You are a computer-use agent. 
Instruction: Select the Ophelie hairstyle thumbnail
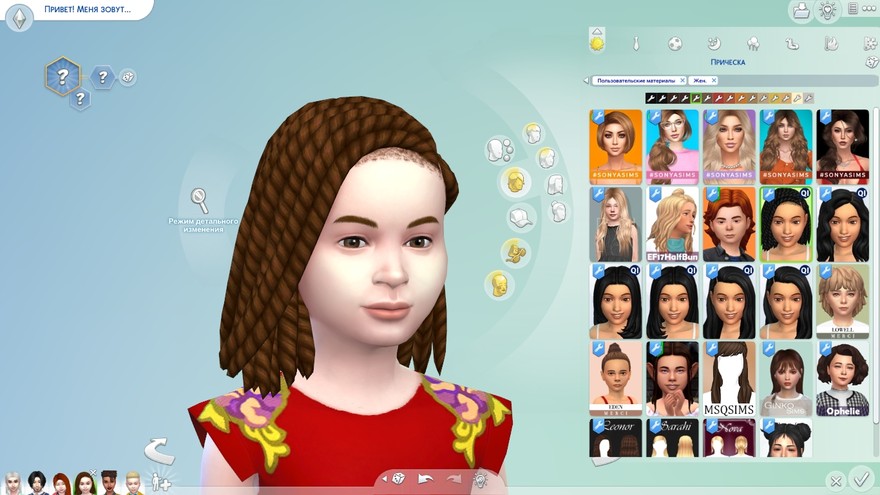842,379
